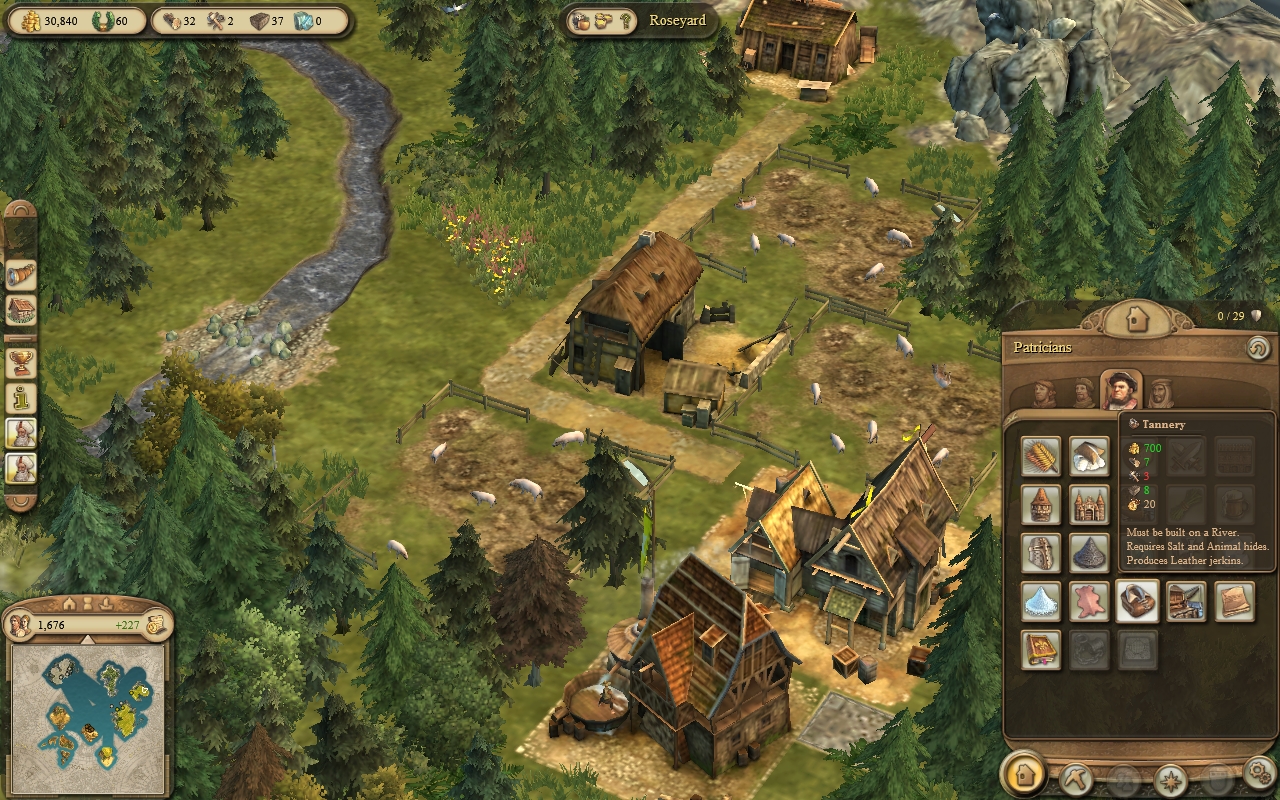Image resolution: width=1280 pixels, height=800 pixels.
Task: Choose the wheat farm building icon
Action: 1041,457
